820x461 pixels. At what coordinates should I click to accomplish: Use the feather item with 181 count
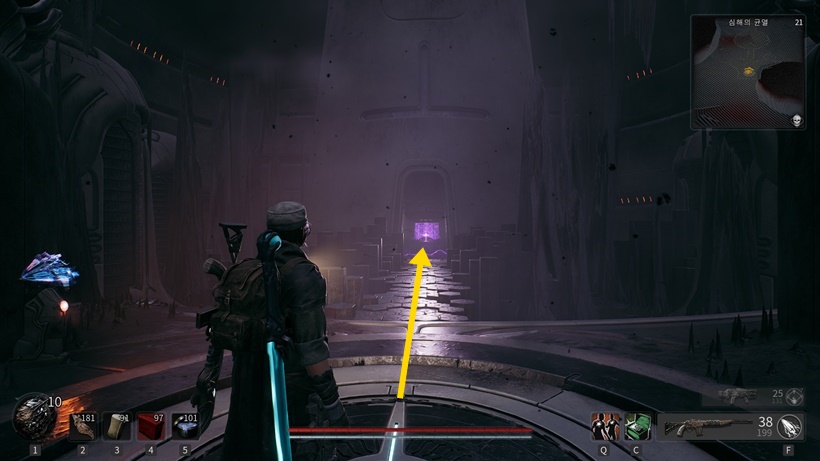(x=82, y=426)
